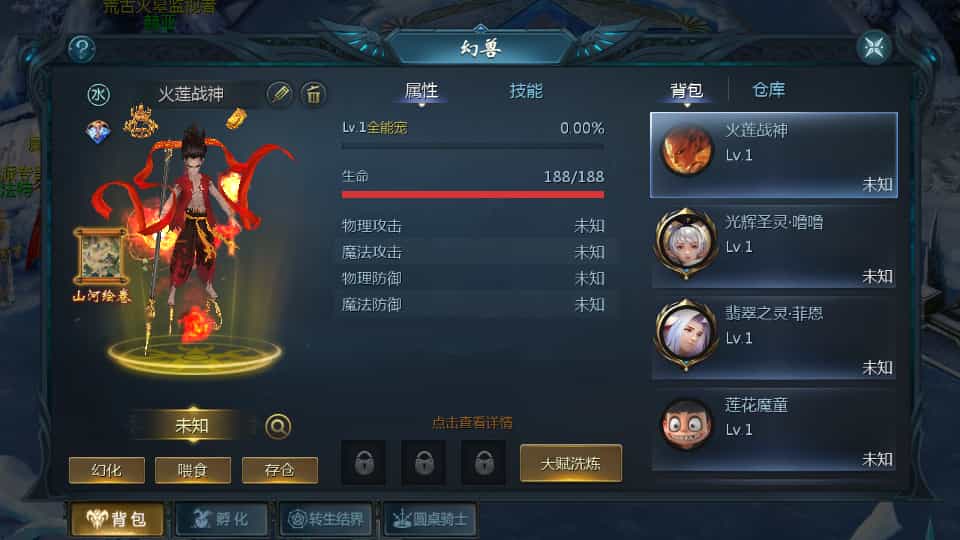960x540 pixels.
Task: Click the trash can delete icon
Action: coord(314,94)
